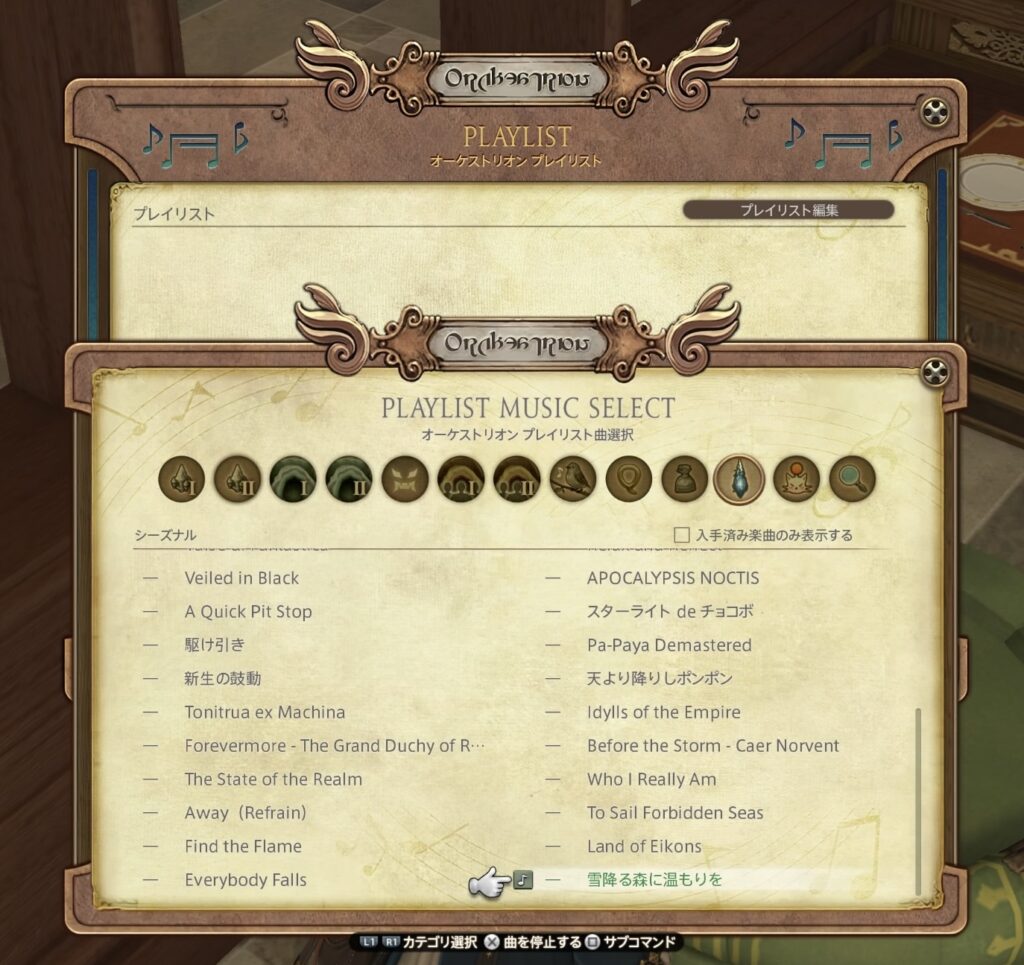Select Land of Eikons song

point(644,846)
